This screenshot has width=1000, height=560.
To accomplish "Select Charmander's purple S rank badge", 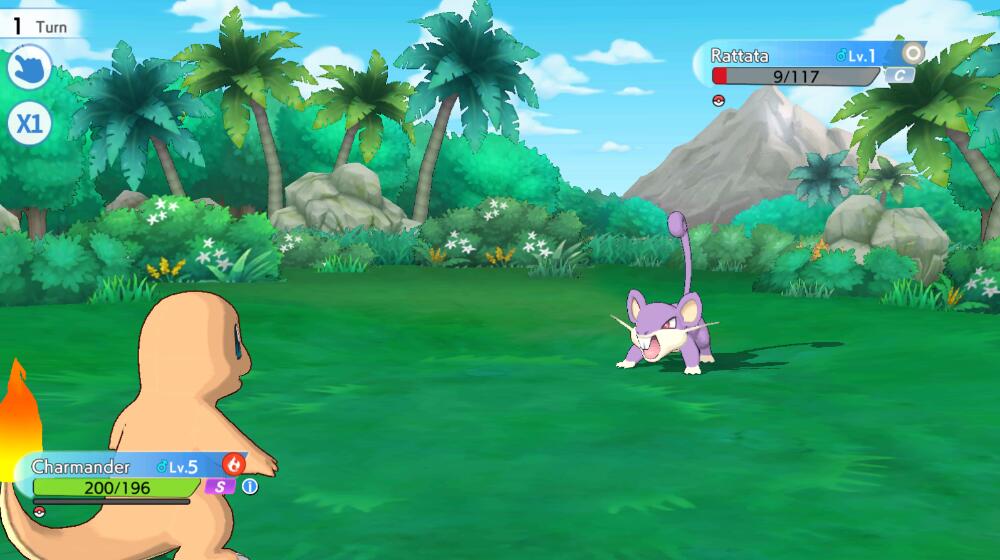I will (219, 487).
